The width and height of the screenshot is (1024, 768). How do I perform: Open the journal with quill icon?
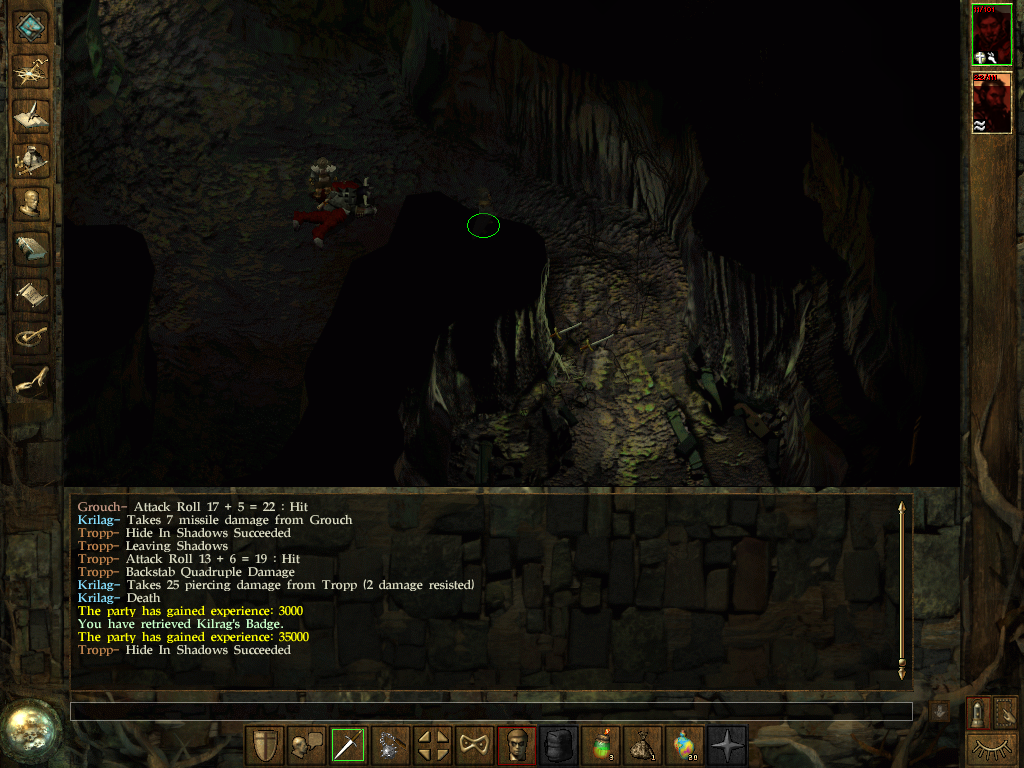click(x=32, y=114)
